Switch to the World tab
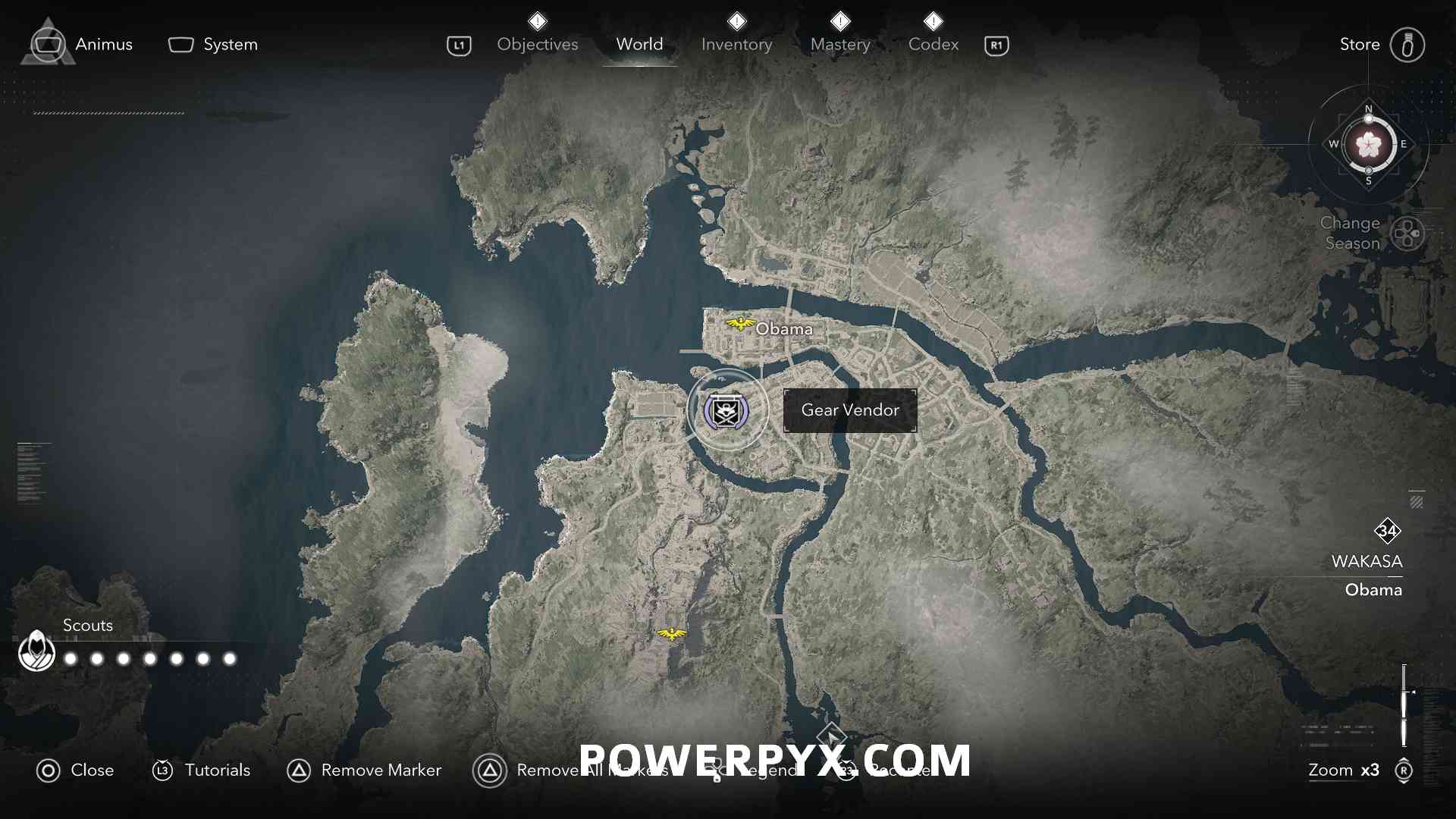The width and height of the screenshot is (1456, 819). (x=639, y=44)
